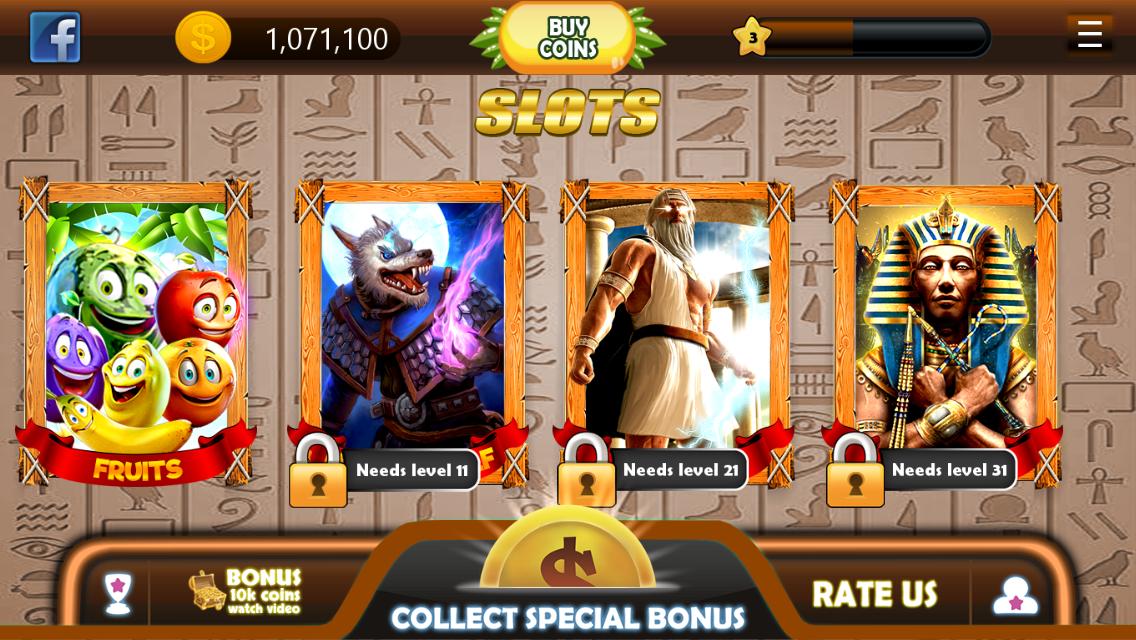Open the player profile star icon
The image size is (1136, 640).
[x=1015, y=594]
